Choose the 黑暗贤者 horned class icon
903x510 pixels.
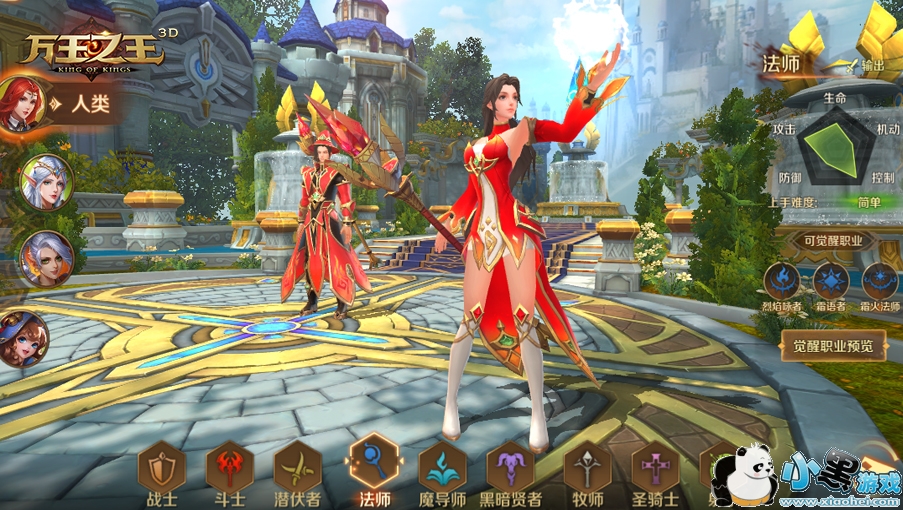click(x=511, y=468)
